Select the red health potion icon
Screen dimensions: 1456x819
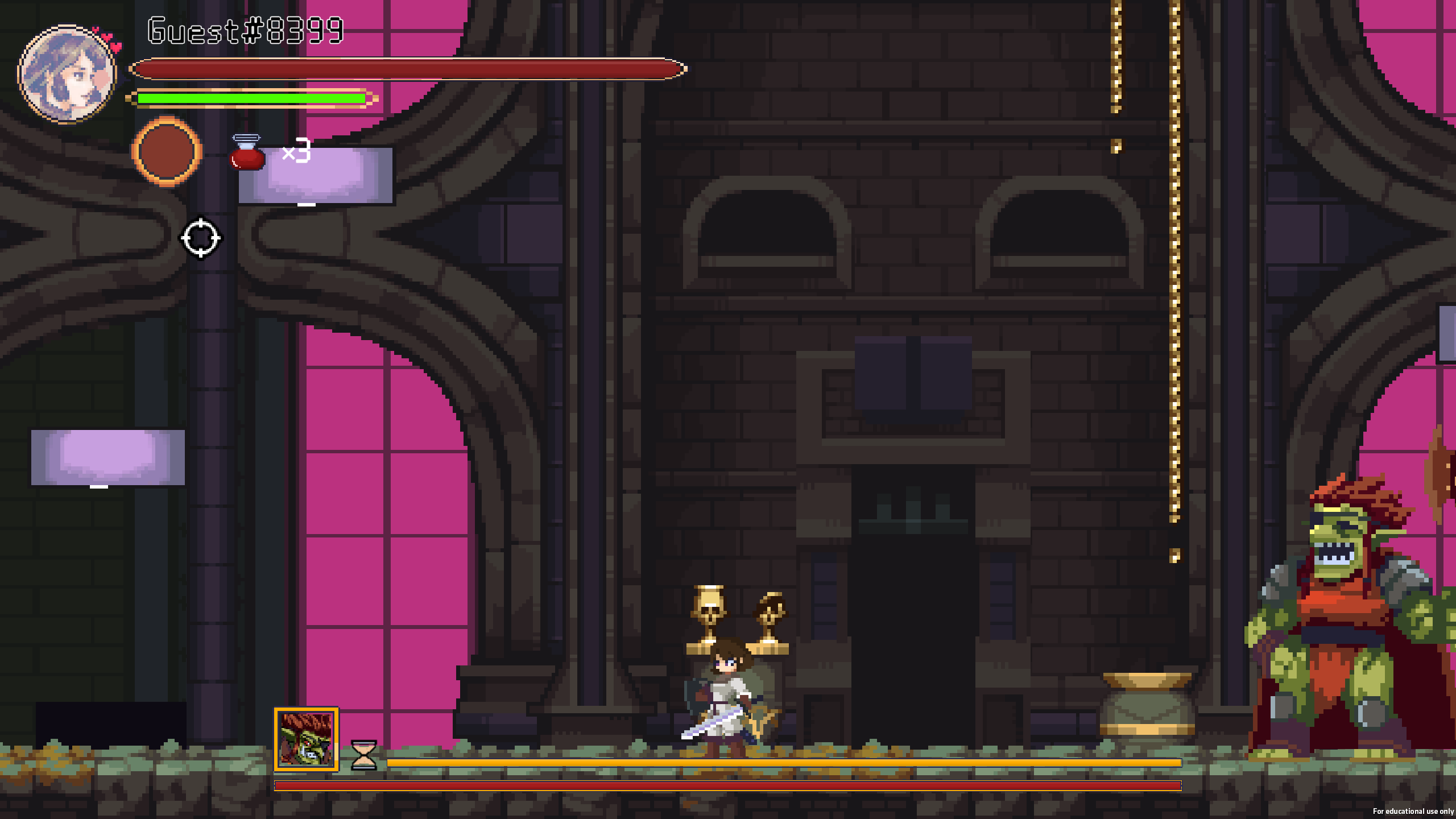(247, 152)
